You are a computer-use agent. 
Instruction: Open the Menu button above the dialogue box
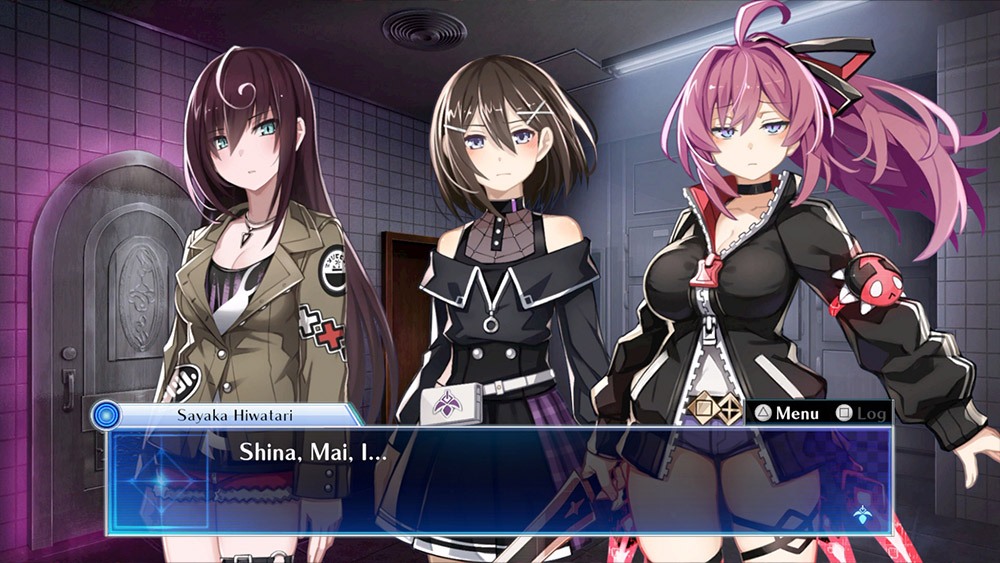tap(787, 413)
